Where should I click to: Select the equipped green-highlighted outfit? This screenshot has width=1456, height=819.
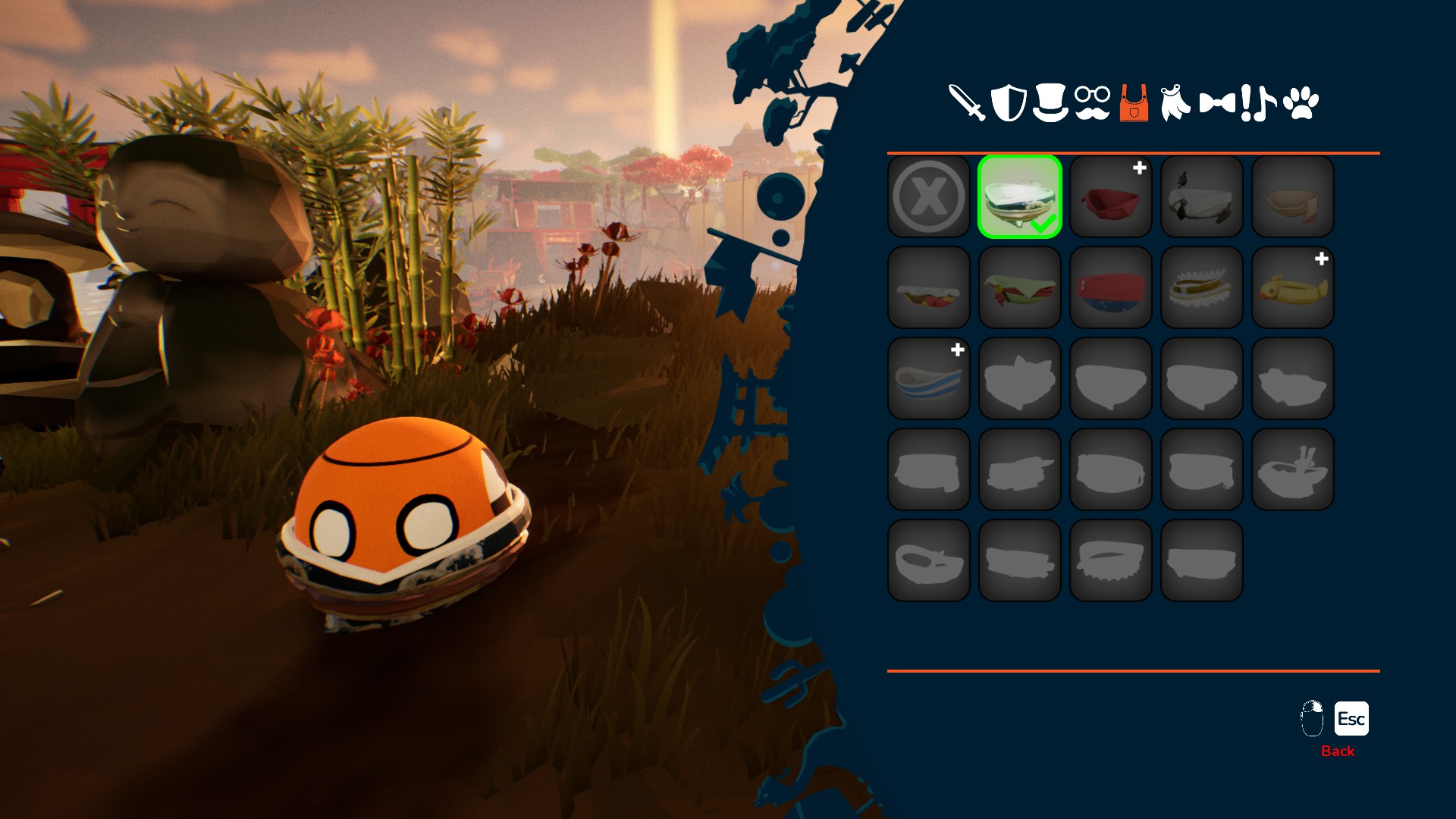(1020, 196)
